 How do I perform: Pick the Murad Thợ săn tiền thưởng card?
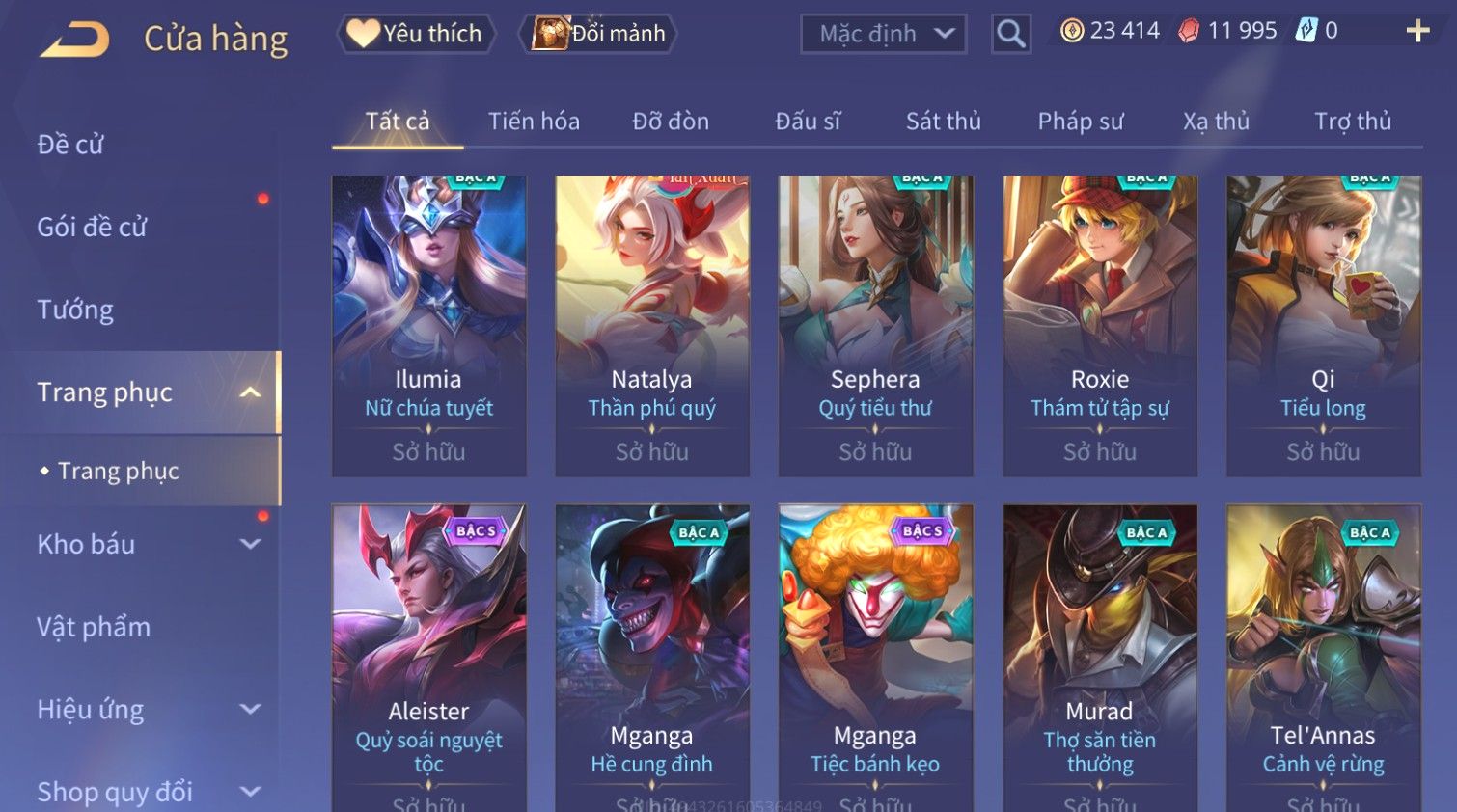1100,656
